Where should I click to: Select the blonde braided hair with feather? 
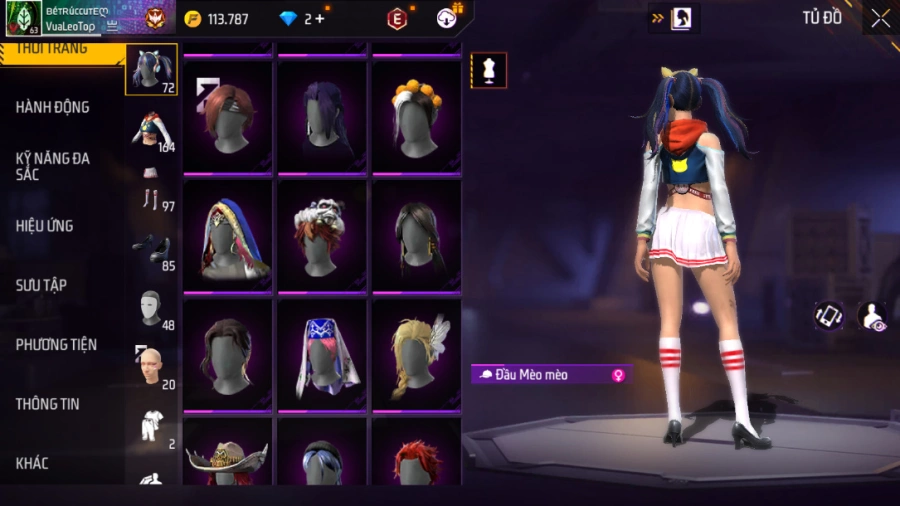pyautogui.click(x=416, y=354)
